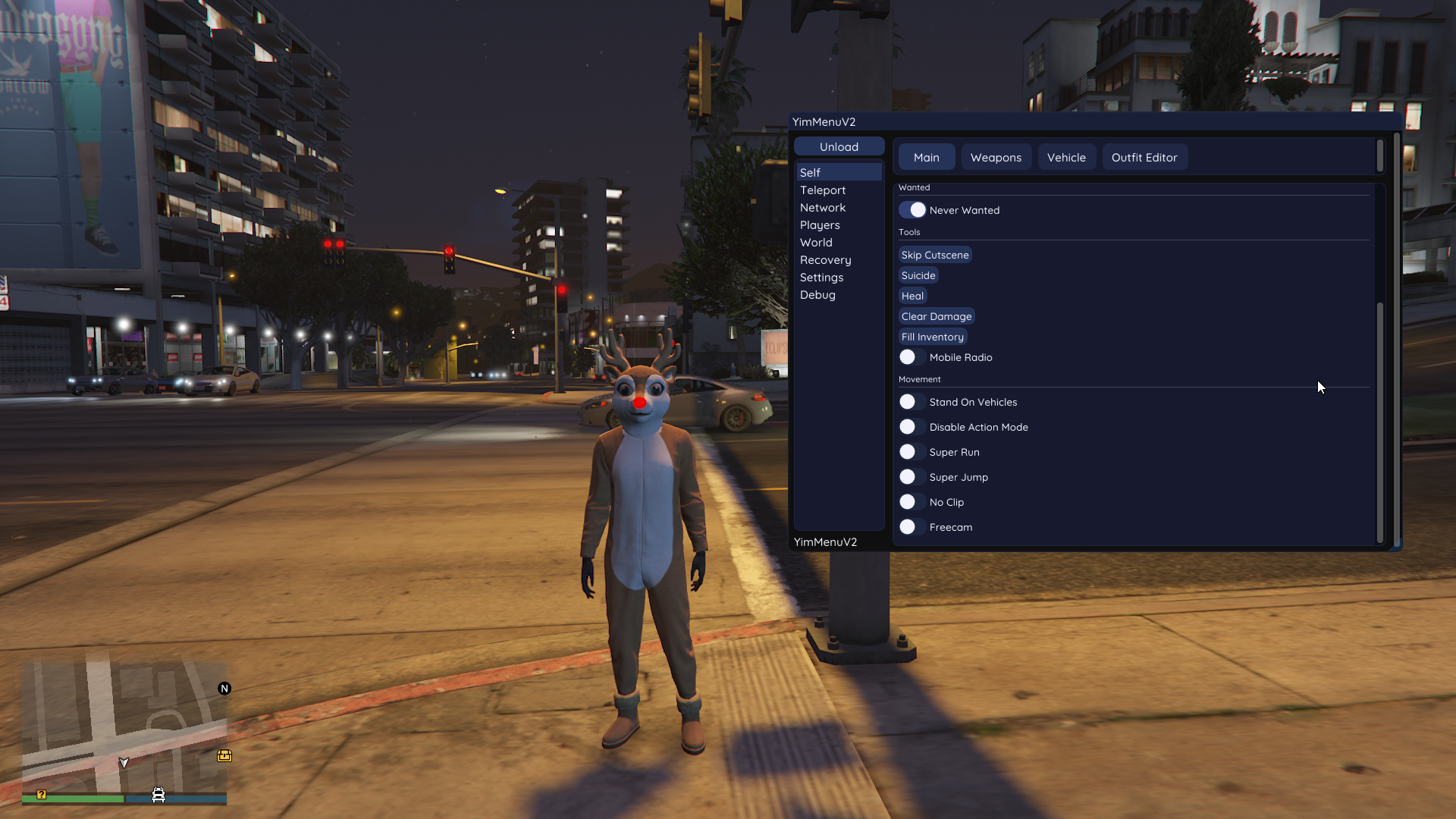The width and height of the screenshot is (1456, 819).
Task: Open the Players section
Action: [820, 224]
